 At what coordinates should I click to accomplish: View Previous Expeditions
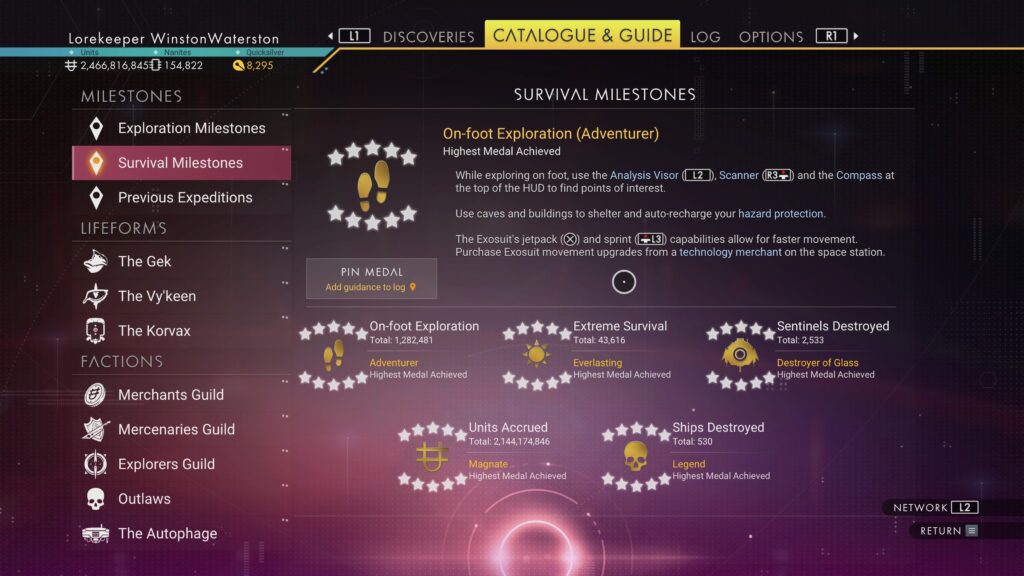[x=184, y=197]
